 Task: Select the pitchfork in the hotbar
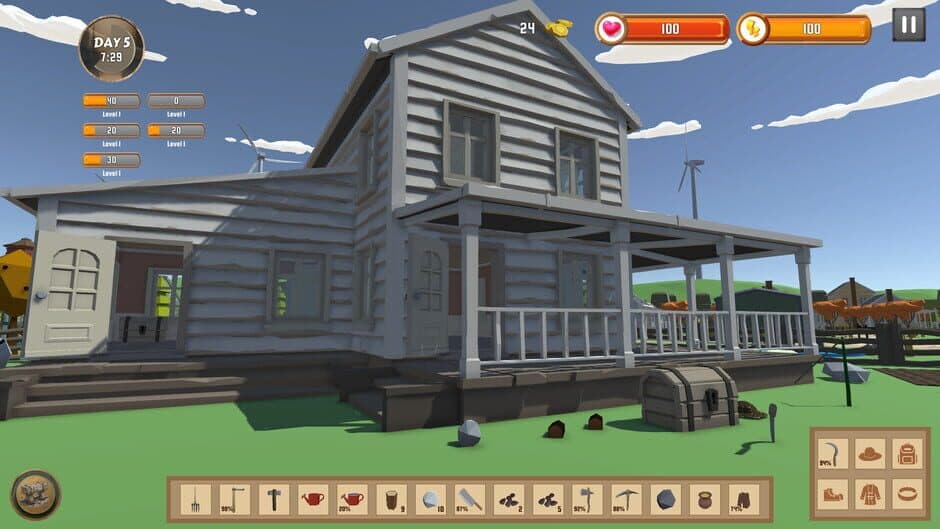tap(196, 498)
